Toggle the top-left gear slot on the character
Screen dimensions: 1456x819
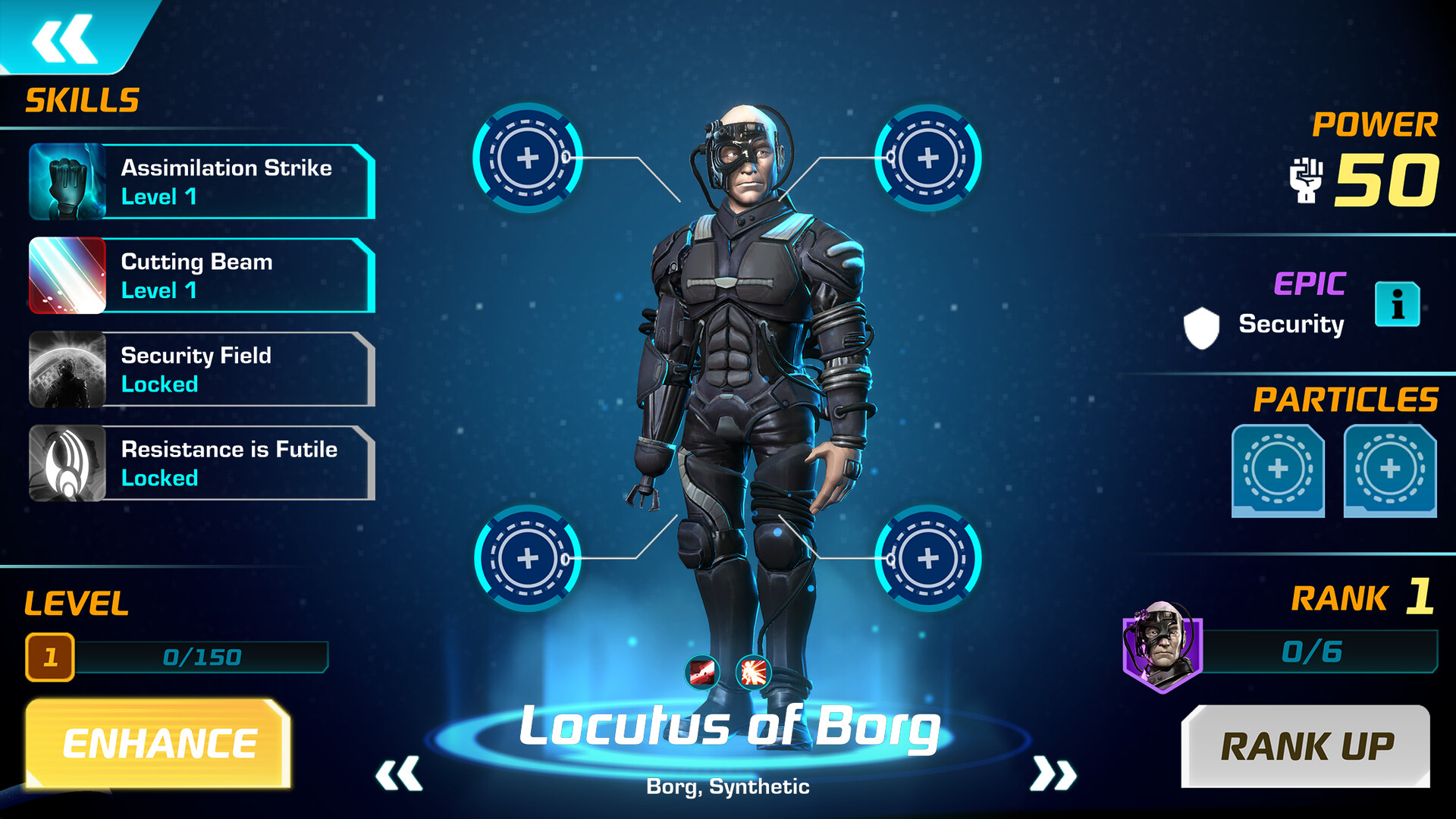(525, 157)
